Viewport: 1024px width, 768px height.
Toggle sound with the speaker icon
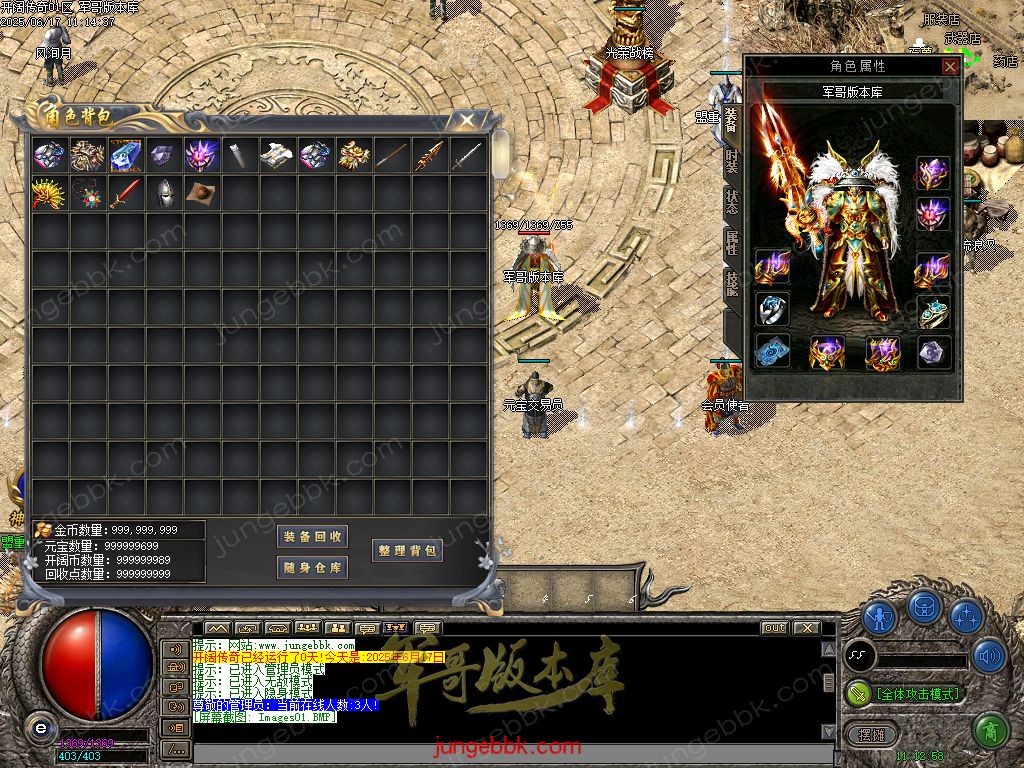tap(989, 656)
